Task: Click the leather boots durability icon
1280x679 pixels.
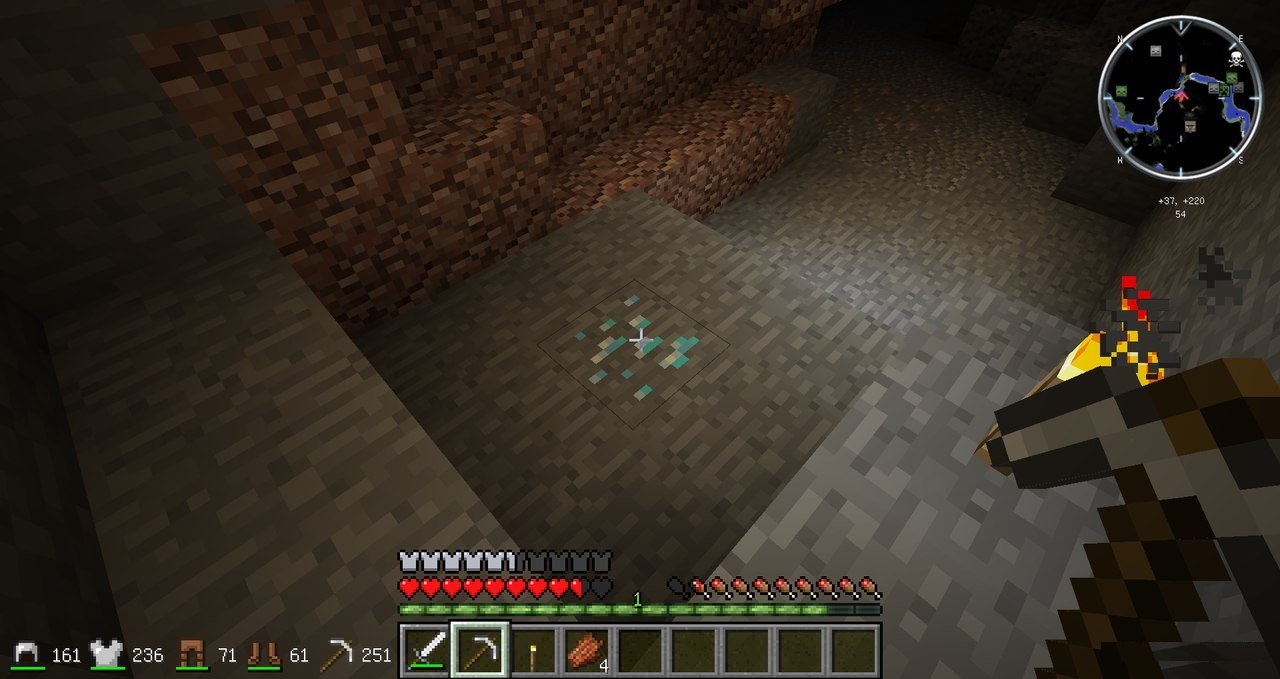Action: [264, 655]
